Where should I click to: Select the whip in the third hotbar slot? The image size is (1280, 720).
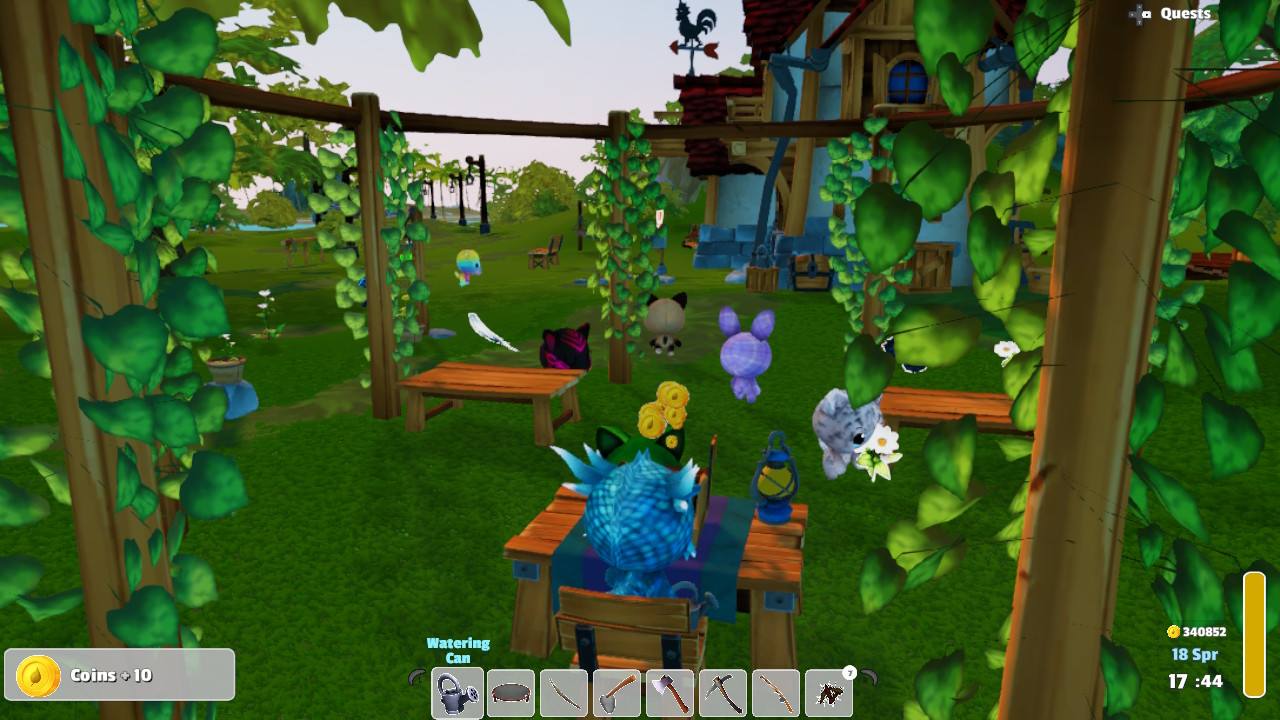pyautogui.click(x=563, y=690)
